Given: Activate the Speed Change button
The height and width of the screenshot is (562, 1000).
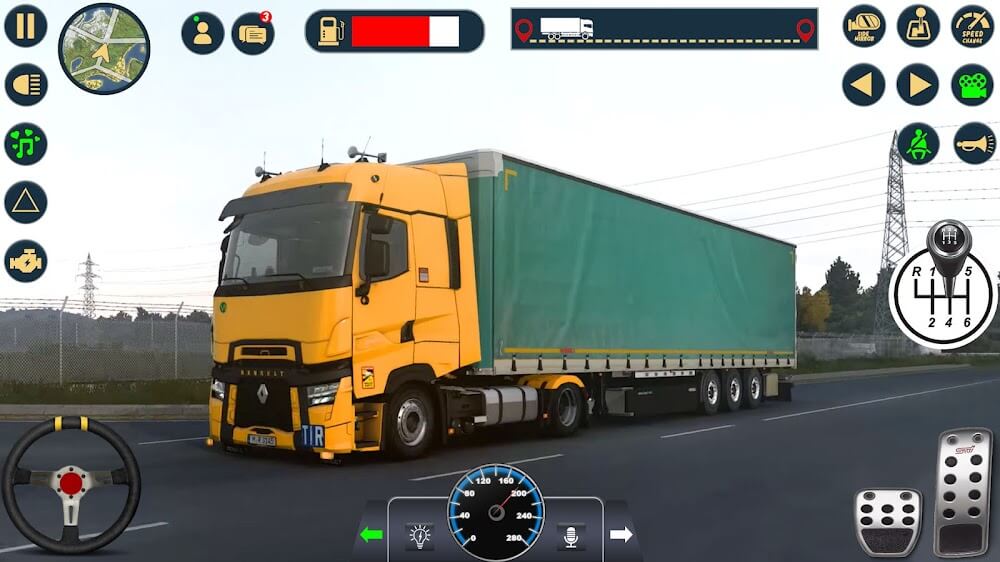Looking at the screenshot, I should click(x=972, y=26).
